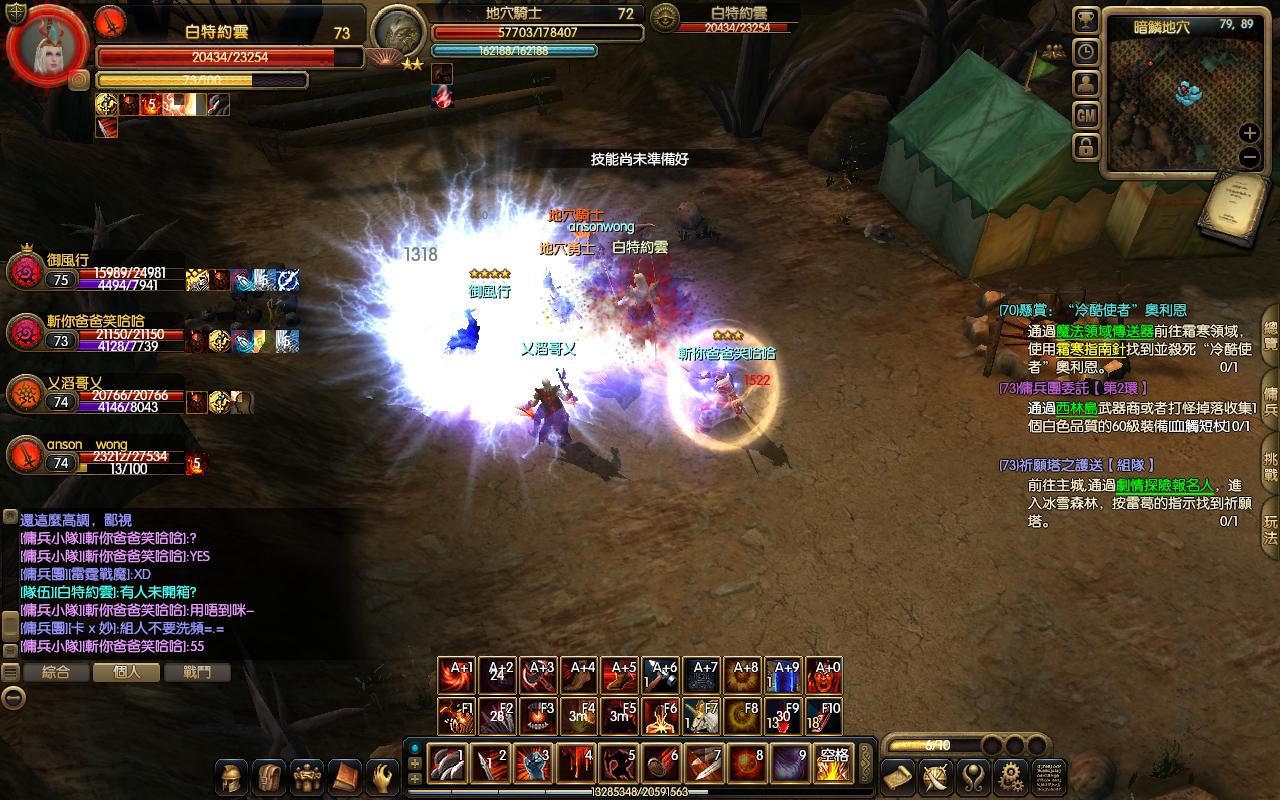
Task: Switch to the 綜合 chat tab
Action: (56, 673)
